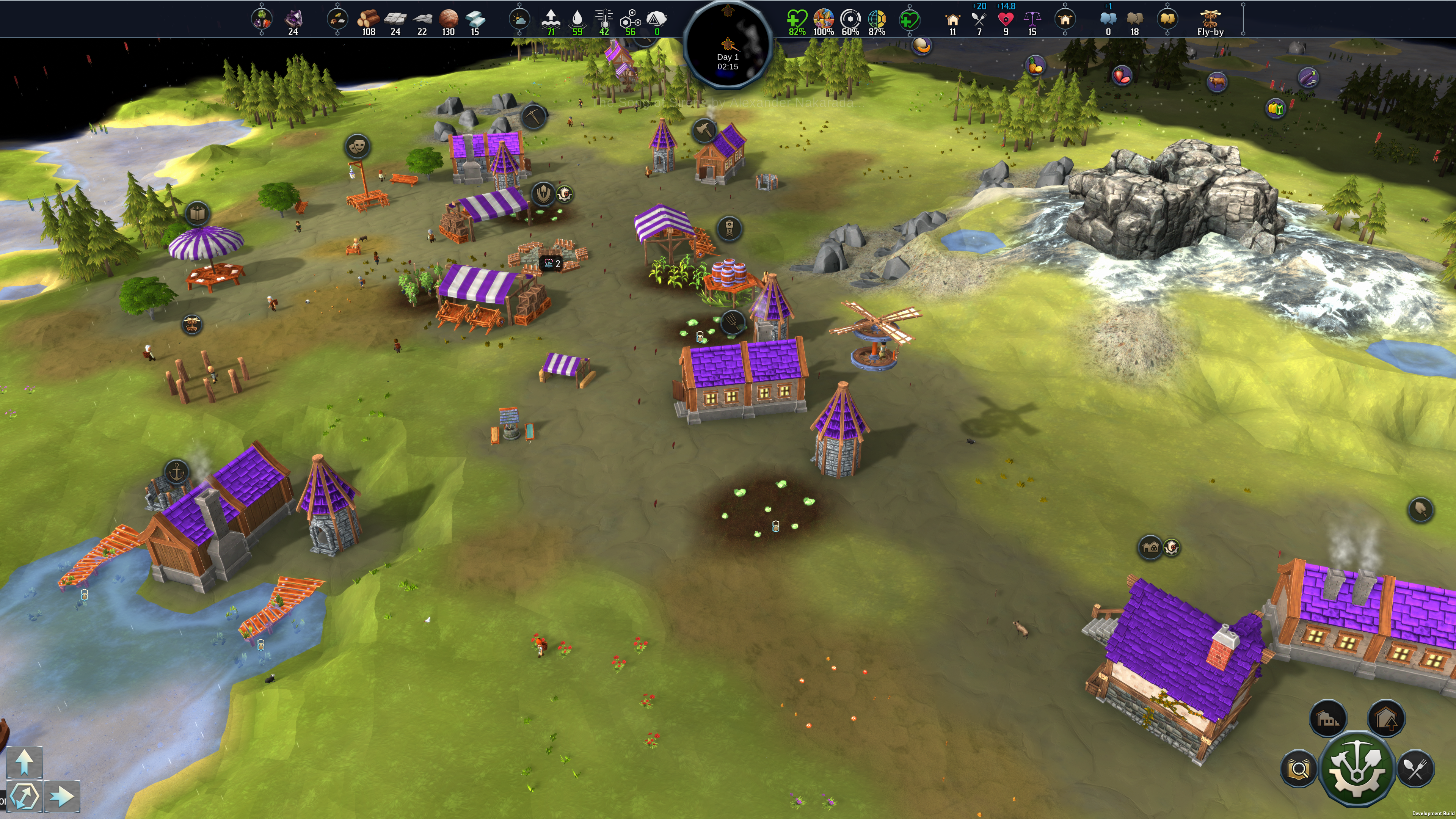Viewport: 1456px width, 819px height.
Task: Open the book-and-magnifier research button
Action: [x=1298, y=769]
